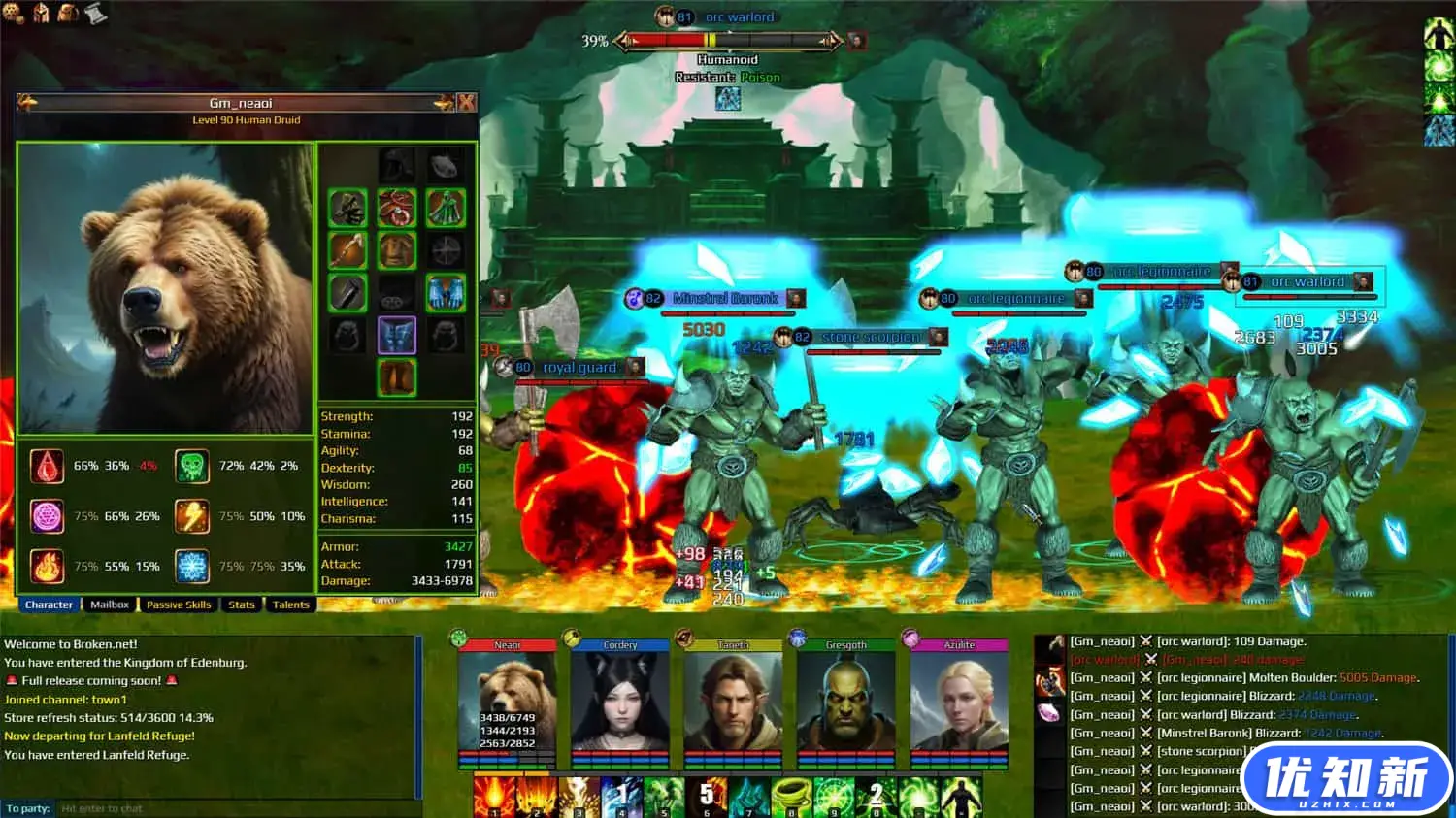Use the green ring skill in slot 8
Viewport: 1456px width, 818px height.
click(x=790, y=796)
